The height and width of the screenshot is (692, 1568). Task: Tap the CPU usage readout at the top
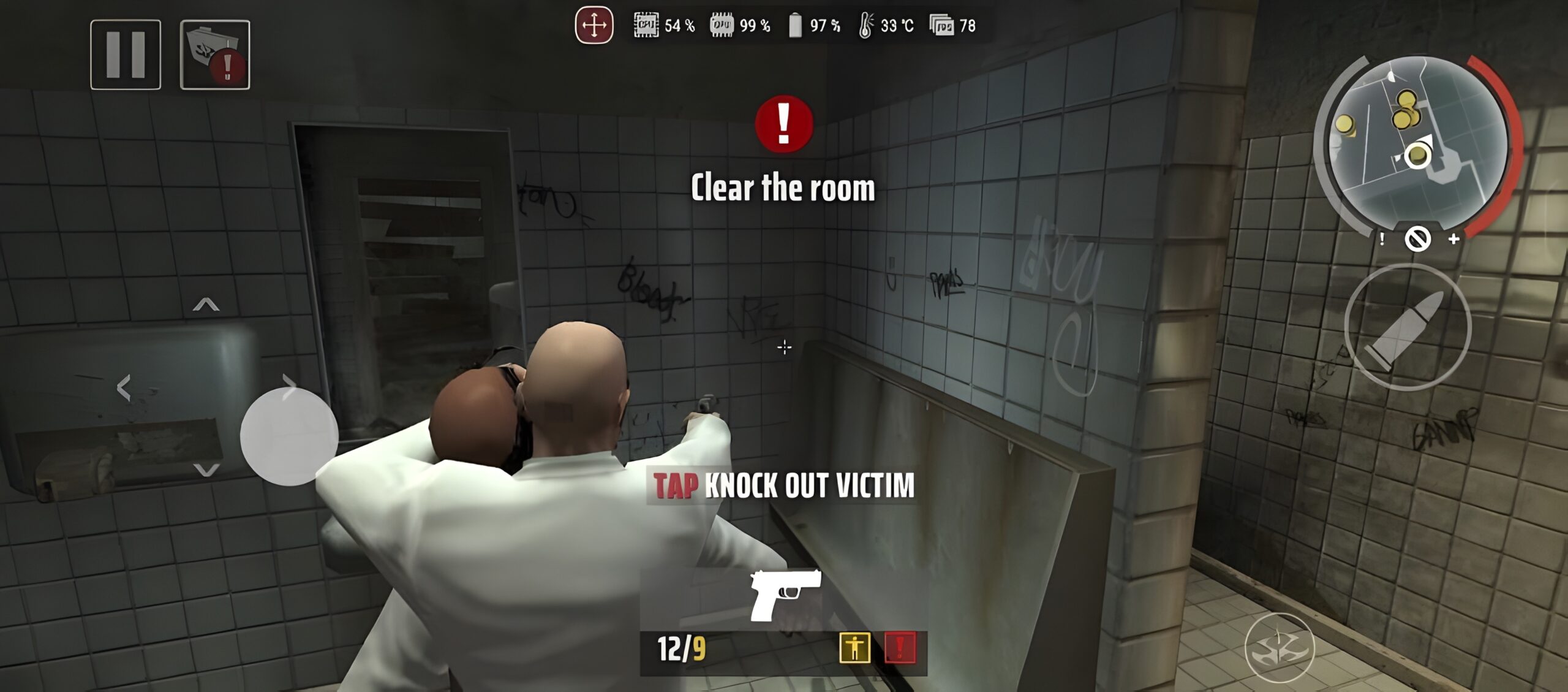pos(661,26)
